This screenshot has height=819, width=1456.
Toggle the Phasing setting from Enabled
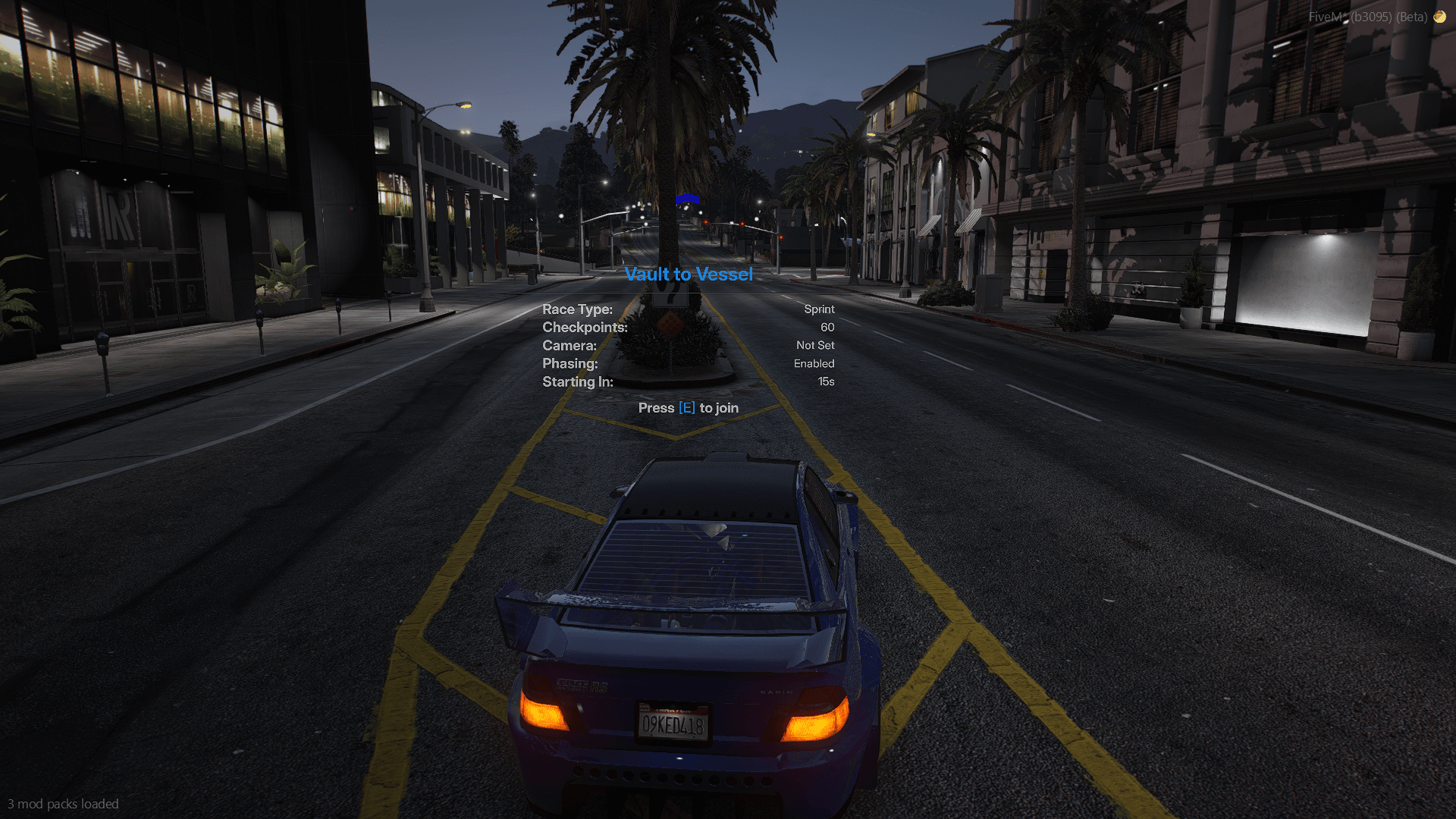pyautogui.click(x=814, y=363)
